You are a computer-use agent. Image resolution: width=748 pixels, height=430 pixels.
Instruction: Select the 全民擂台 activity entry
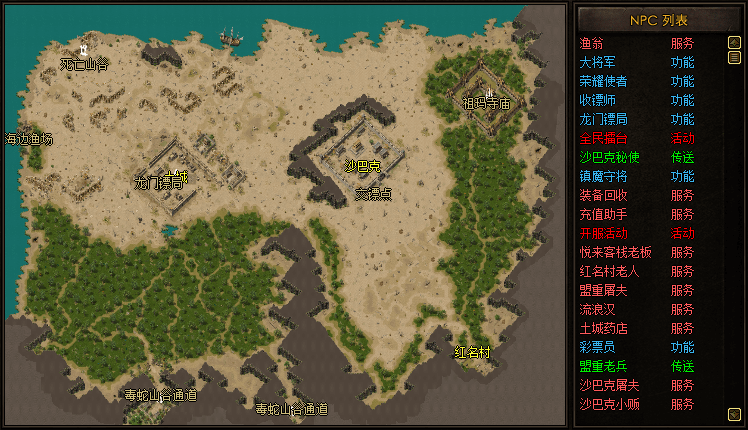tap(604, 138)
